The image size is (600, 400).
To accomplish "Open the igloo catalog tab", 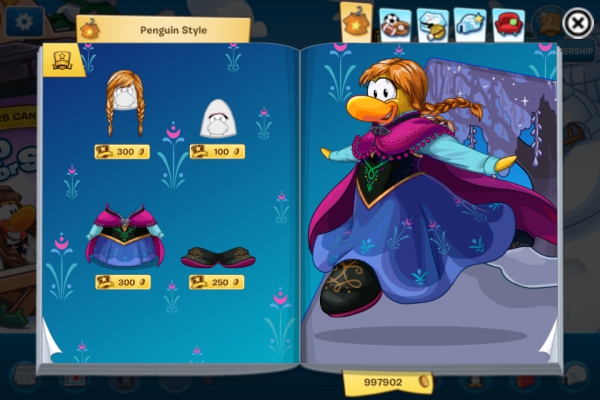I will (x=470, y=24).
